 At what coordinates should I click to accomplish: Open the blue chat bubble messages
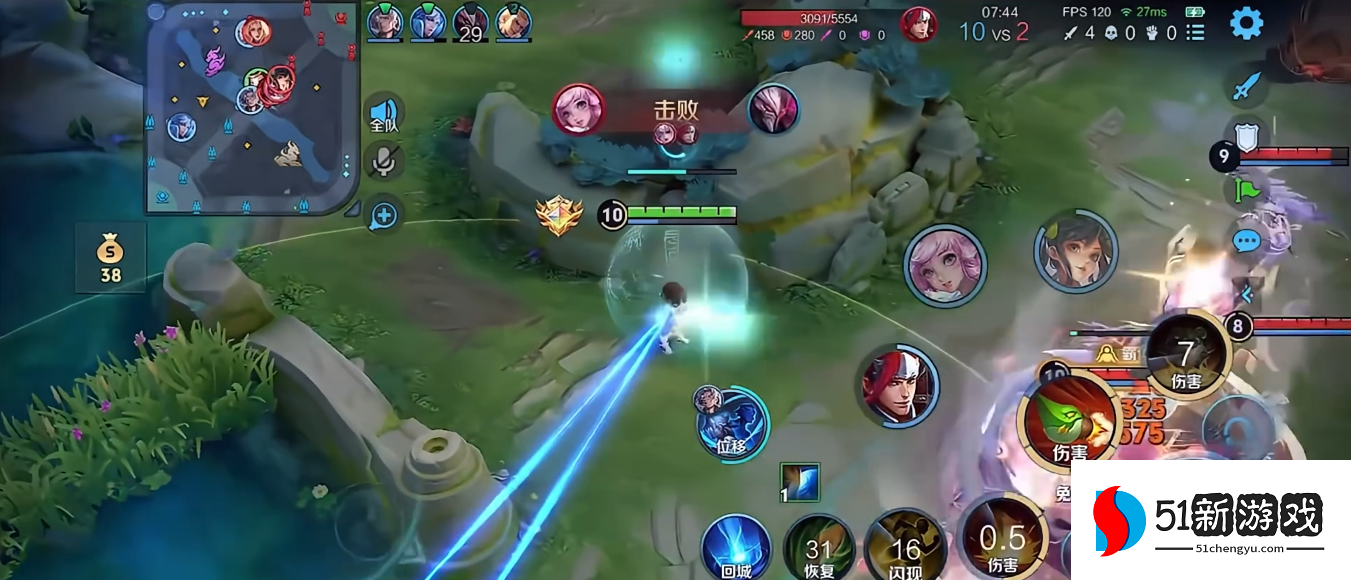point(1245,241)
